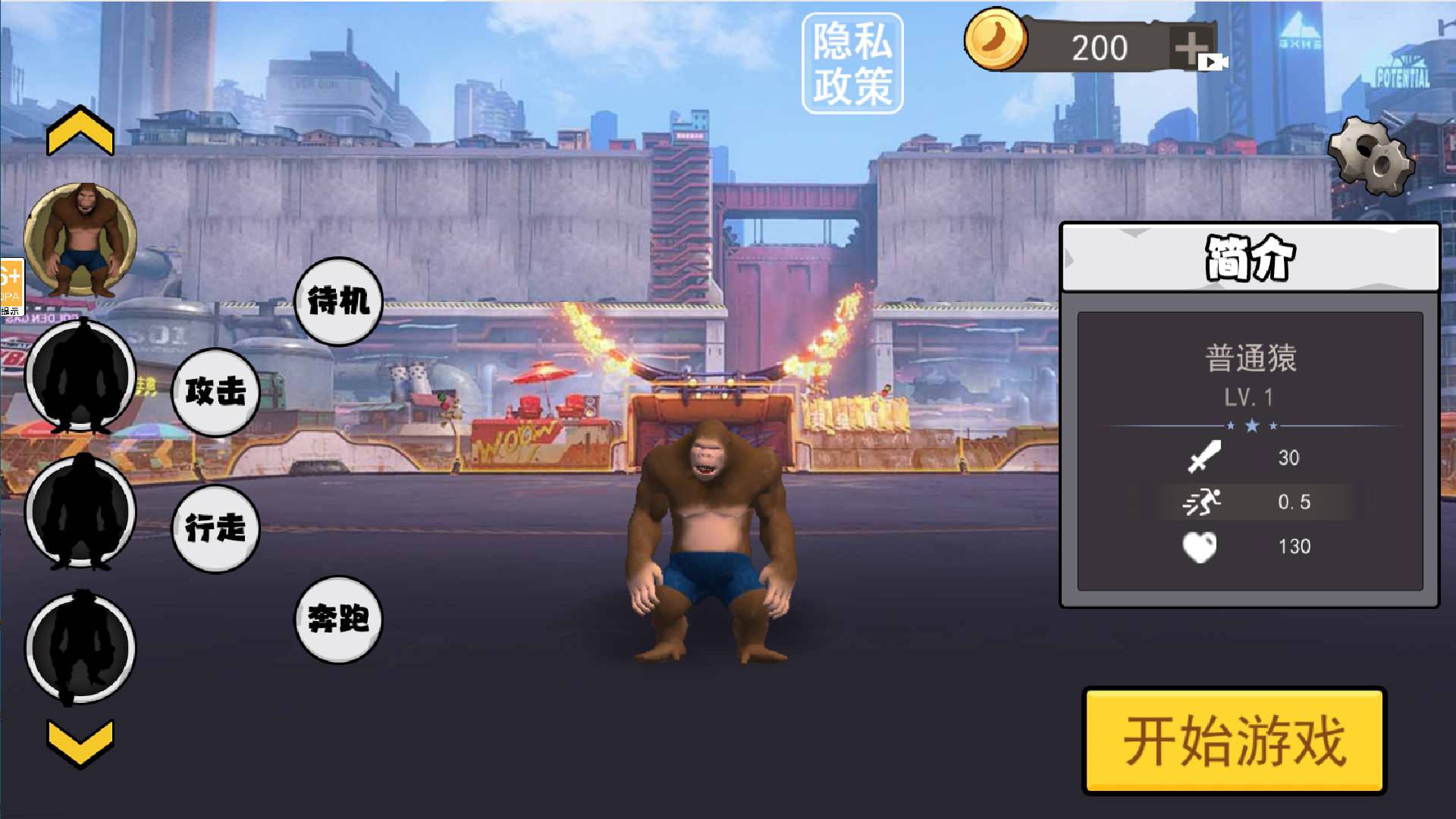Click the running speed stat icon
Screen dimensions: 1456x819
[x=1204, y=501]
